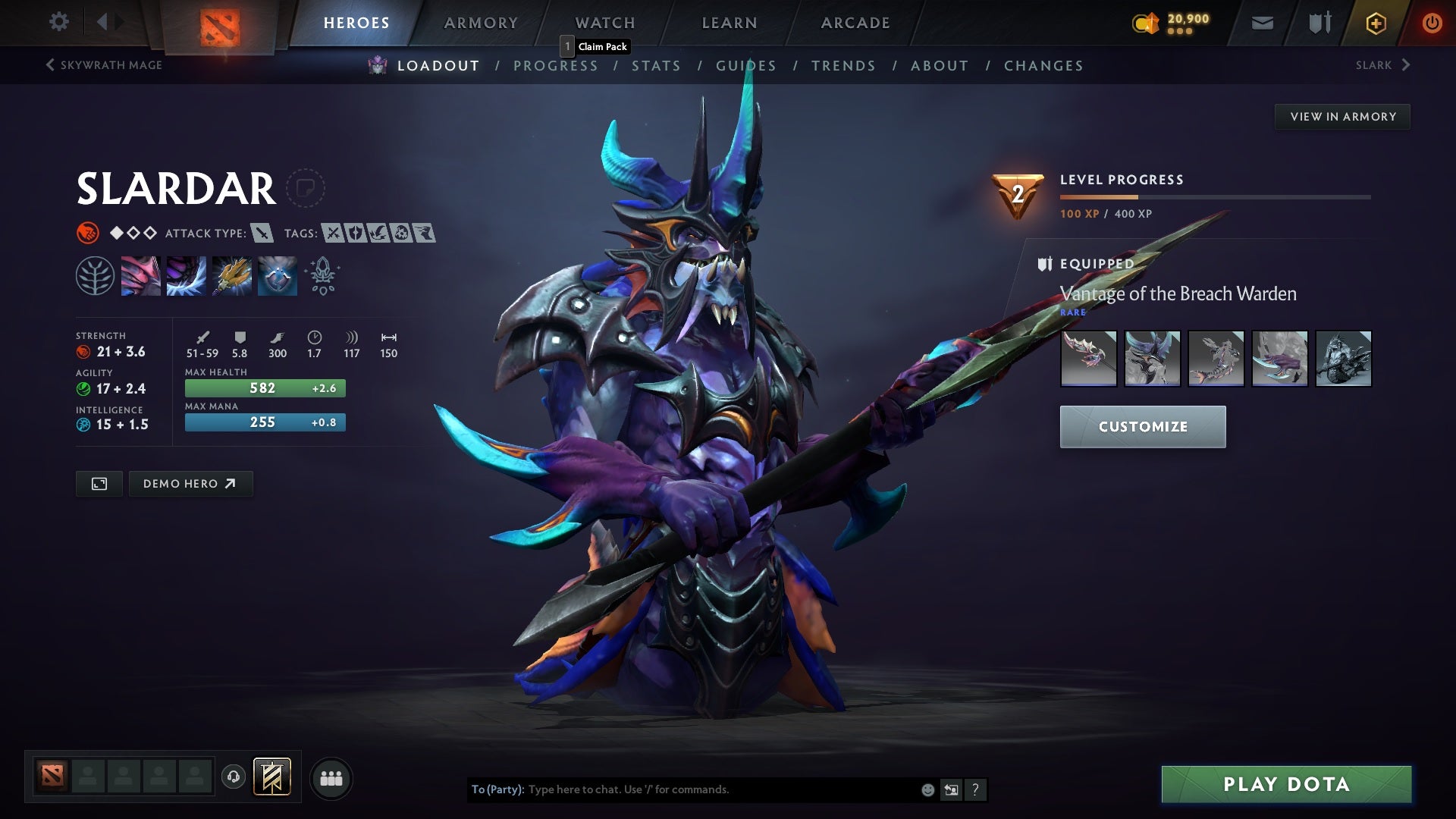1456x819 pixels.
Task: Toggle the Disabler tag icon
Action: pos(402,234)
